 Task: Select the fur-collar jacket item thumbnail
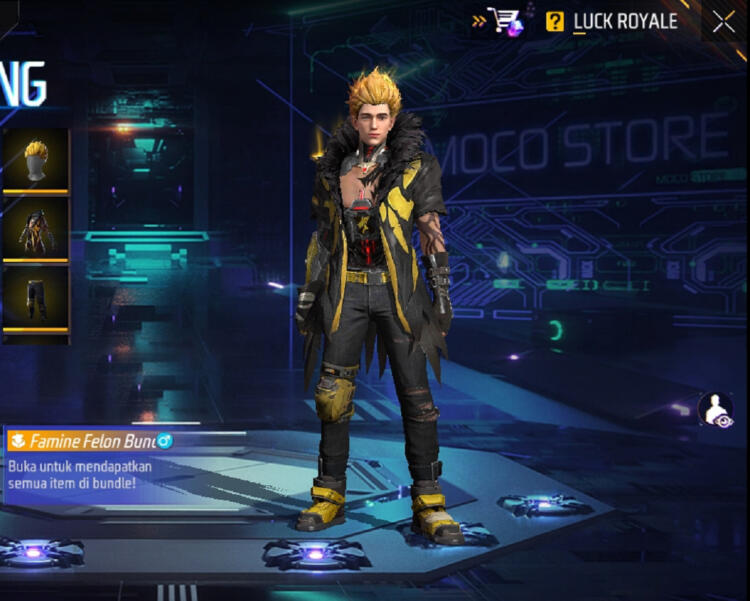[x=36, y=228]
